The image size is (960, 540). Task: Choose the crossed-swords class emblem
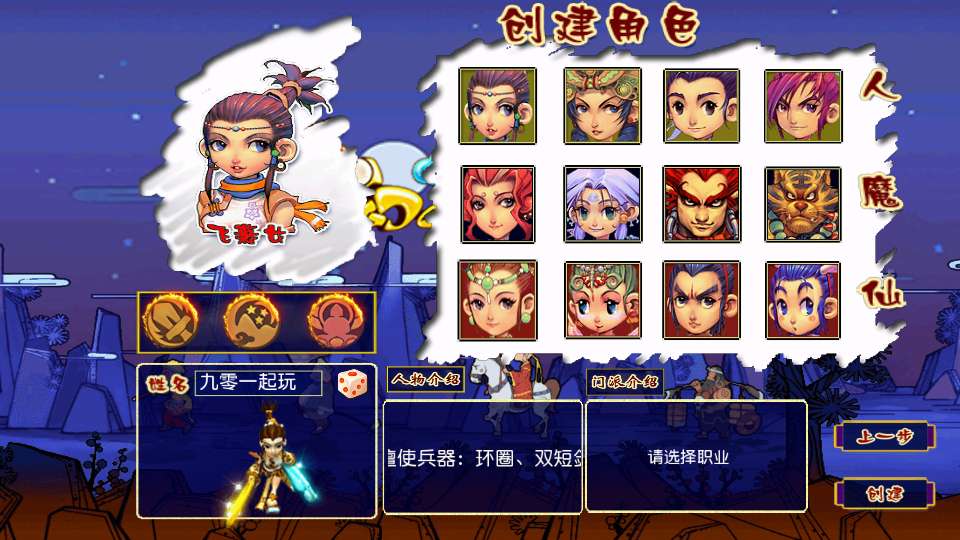point(171,321)
